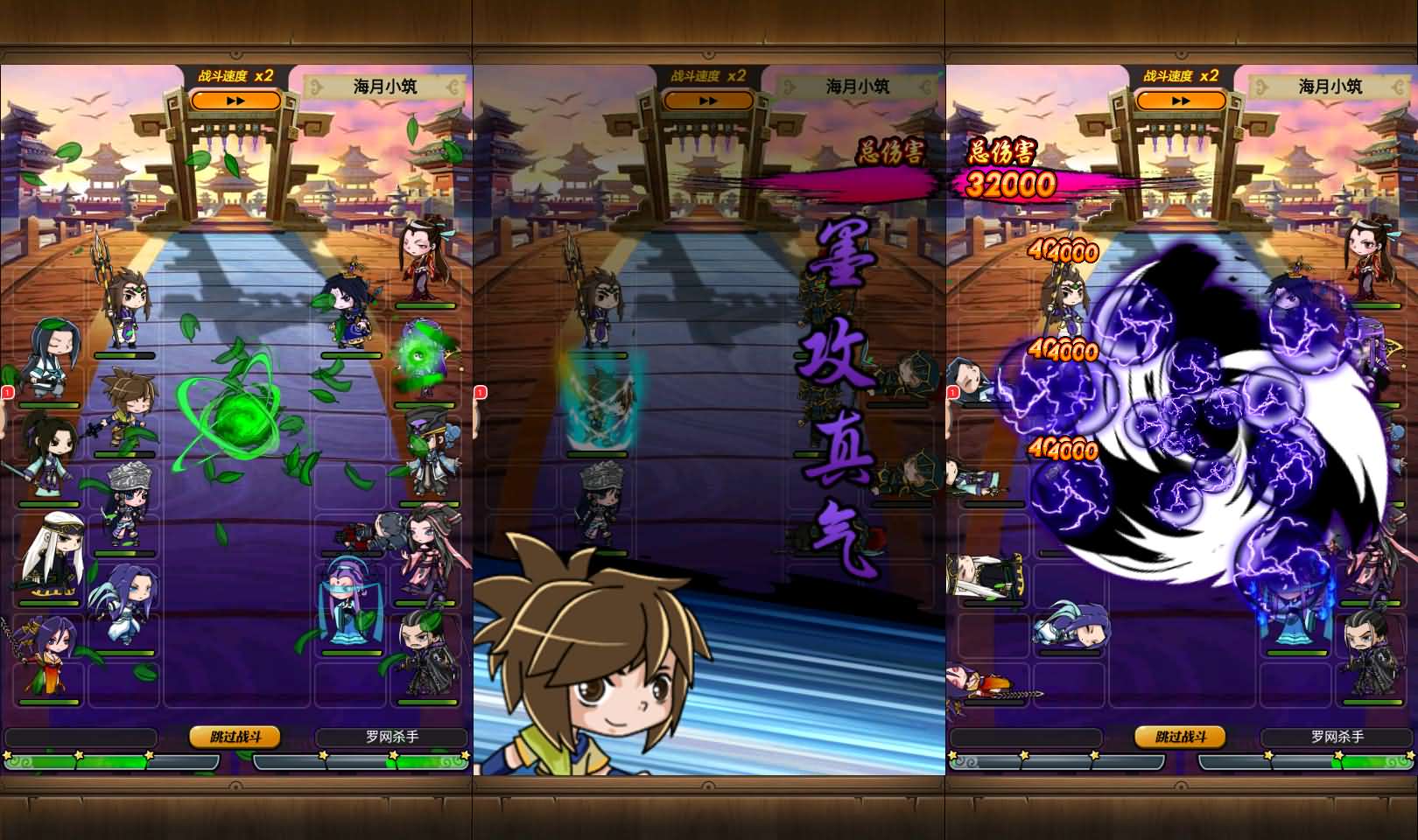Skip the battle in the green leaf scene

pyautogui.click(x=235, y=737)
